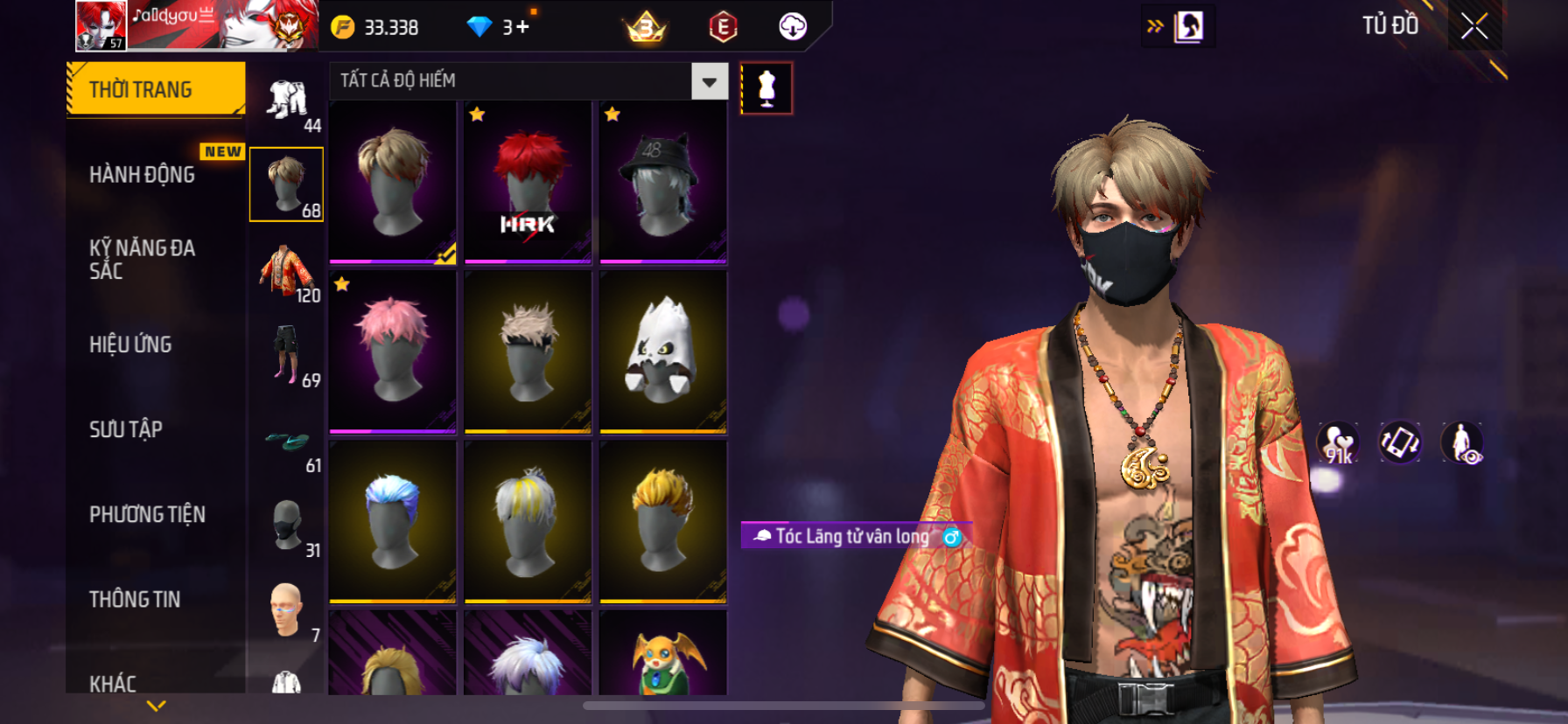This screenshot has height=724, width=1568.
Task: Select the white ghost hood item
Action: click(x=662, y=352)
